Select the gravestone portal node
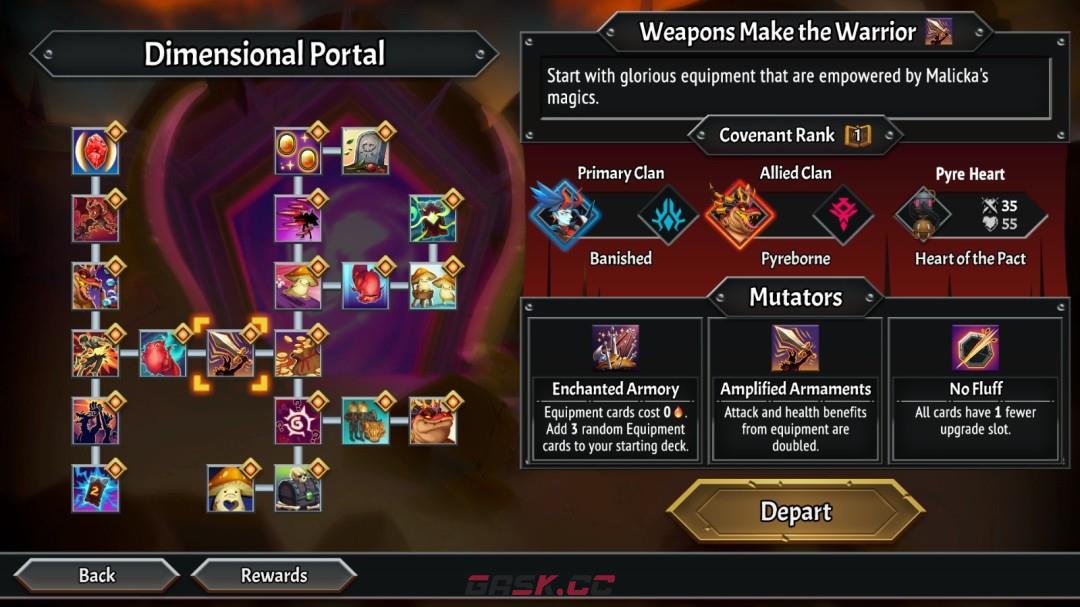 tap(365, 151)
